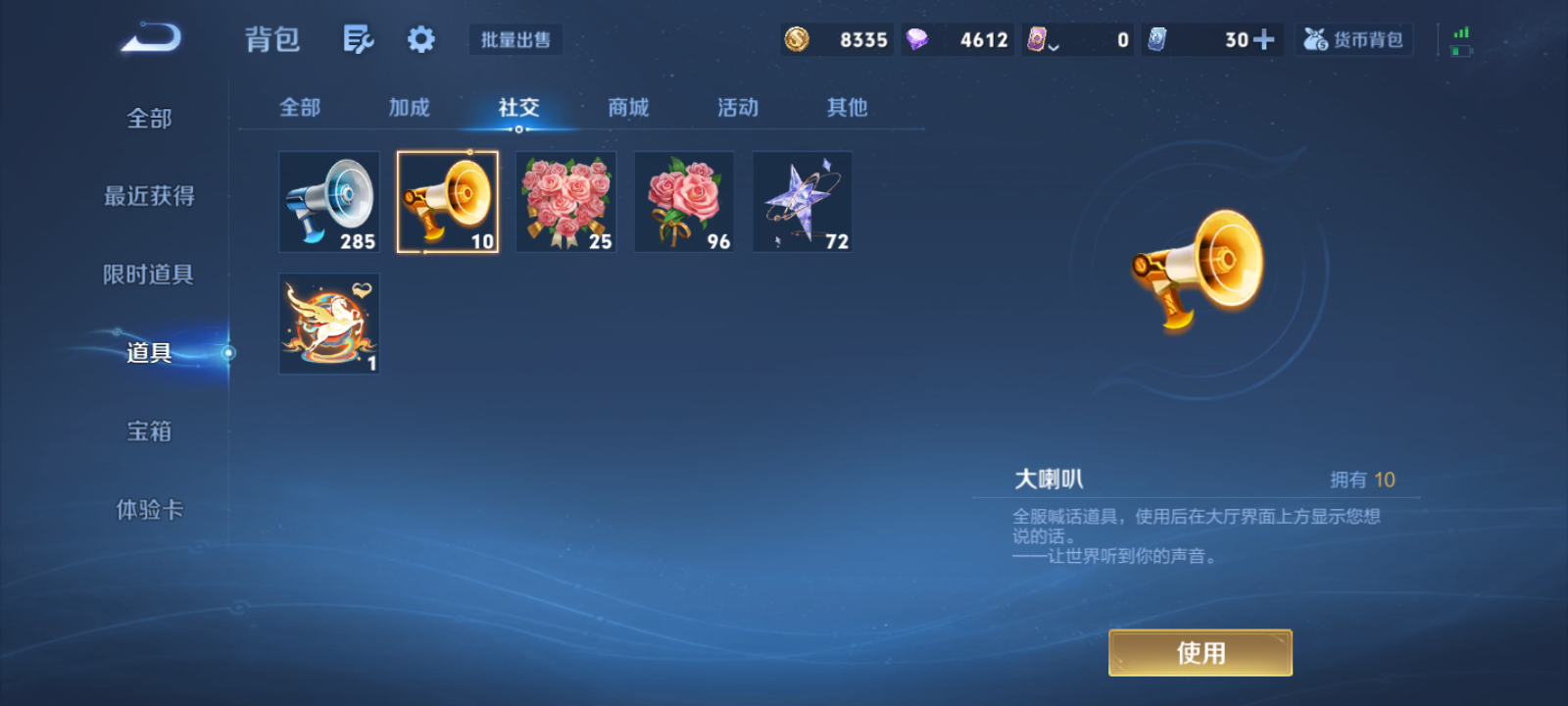This screenshot has width=1568, height=706.
Task: Switch to the 商城 tab
Action: click(628, 108)
